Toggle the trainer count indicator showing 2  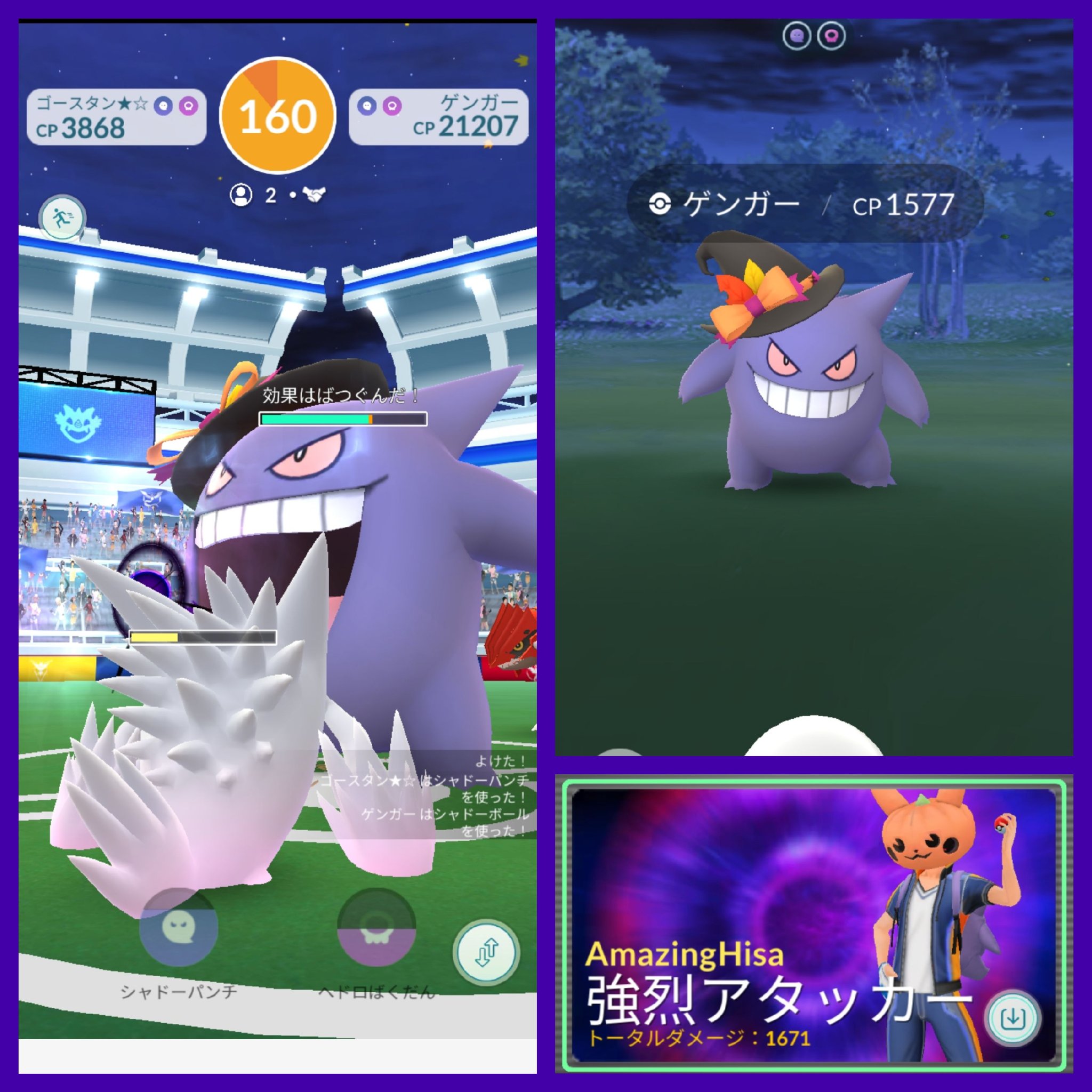tap(271, 196)
